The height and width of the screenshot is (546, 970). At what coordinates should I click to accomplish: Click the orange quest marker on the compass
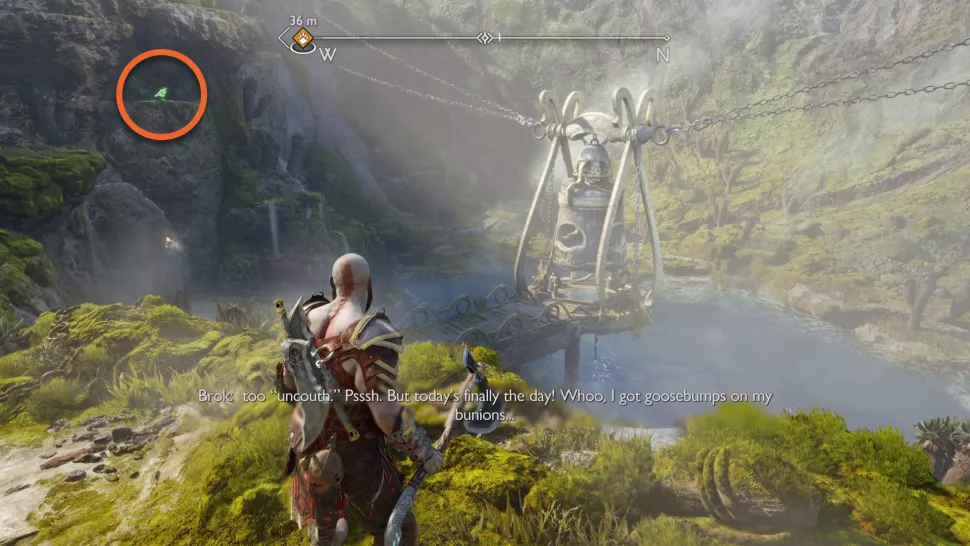point(301,40)
